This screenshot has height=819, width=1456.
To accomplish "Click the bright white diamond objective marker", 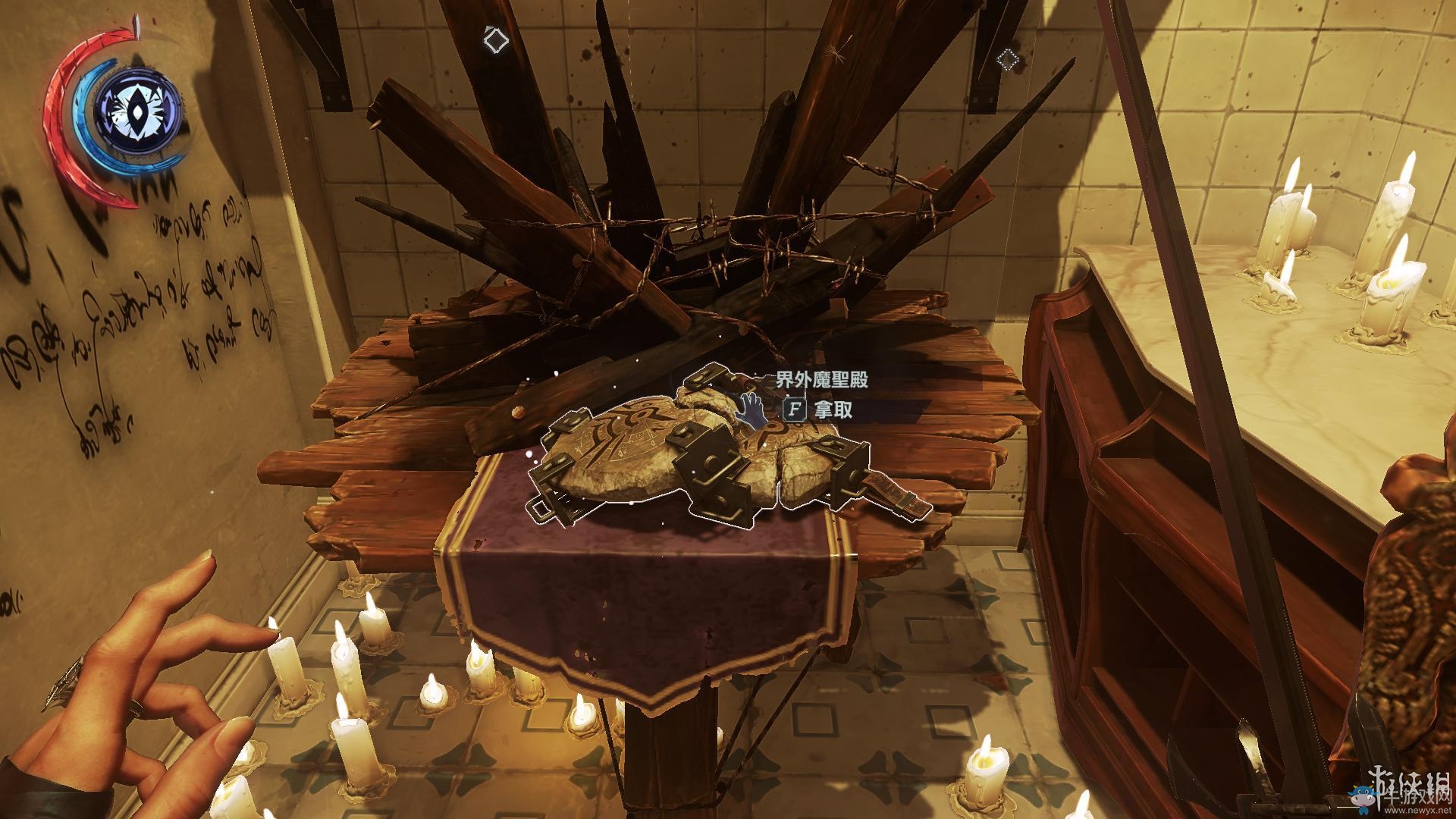I will (x=495, y=39).
